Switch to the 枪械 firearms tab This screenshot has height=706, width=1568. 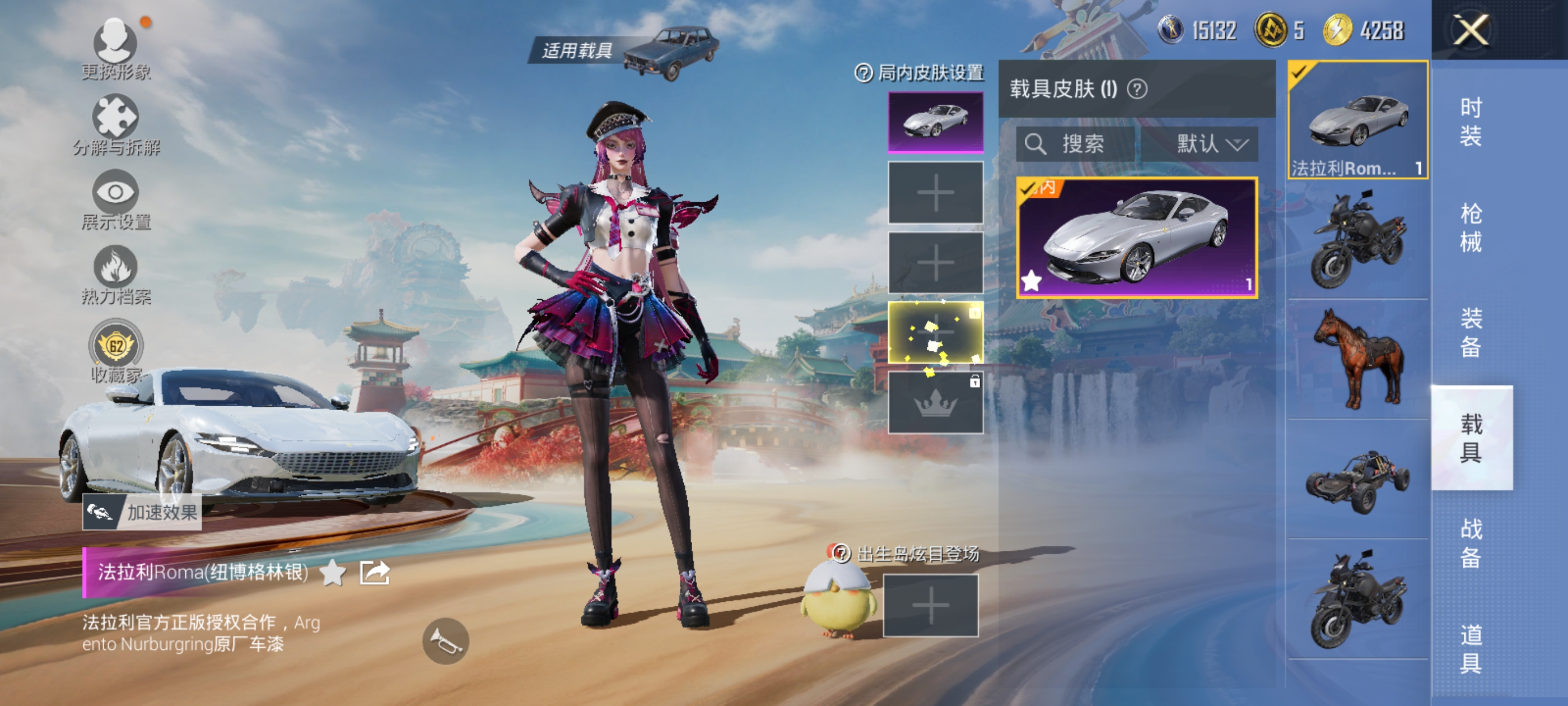point(1471,227)
